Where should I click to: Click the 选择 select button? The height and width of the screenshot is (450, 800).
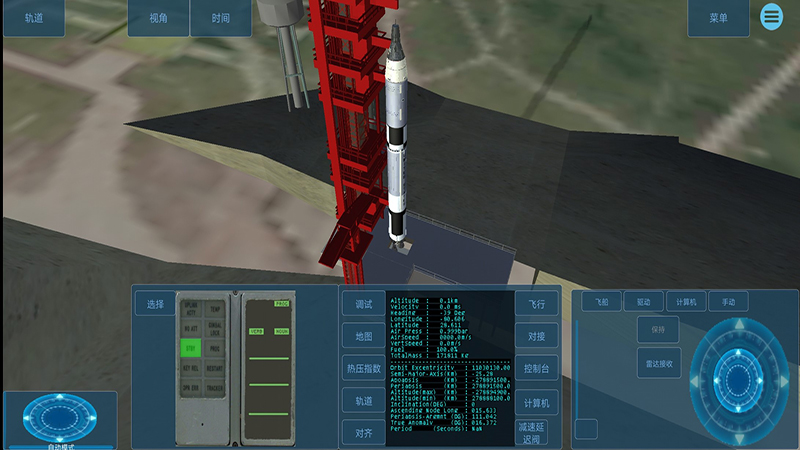click(x=155, y=304)
